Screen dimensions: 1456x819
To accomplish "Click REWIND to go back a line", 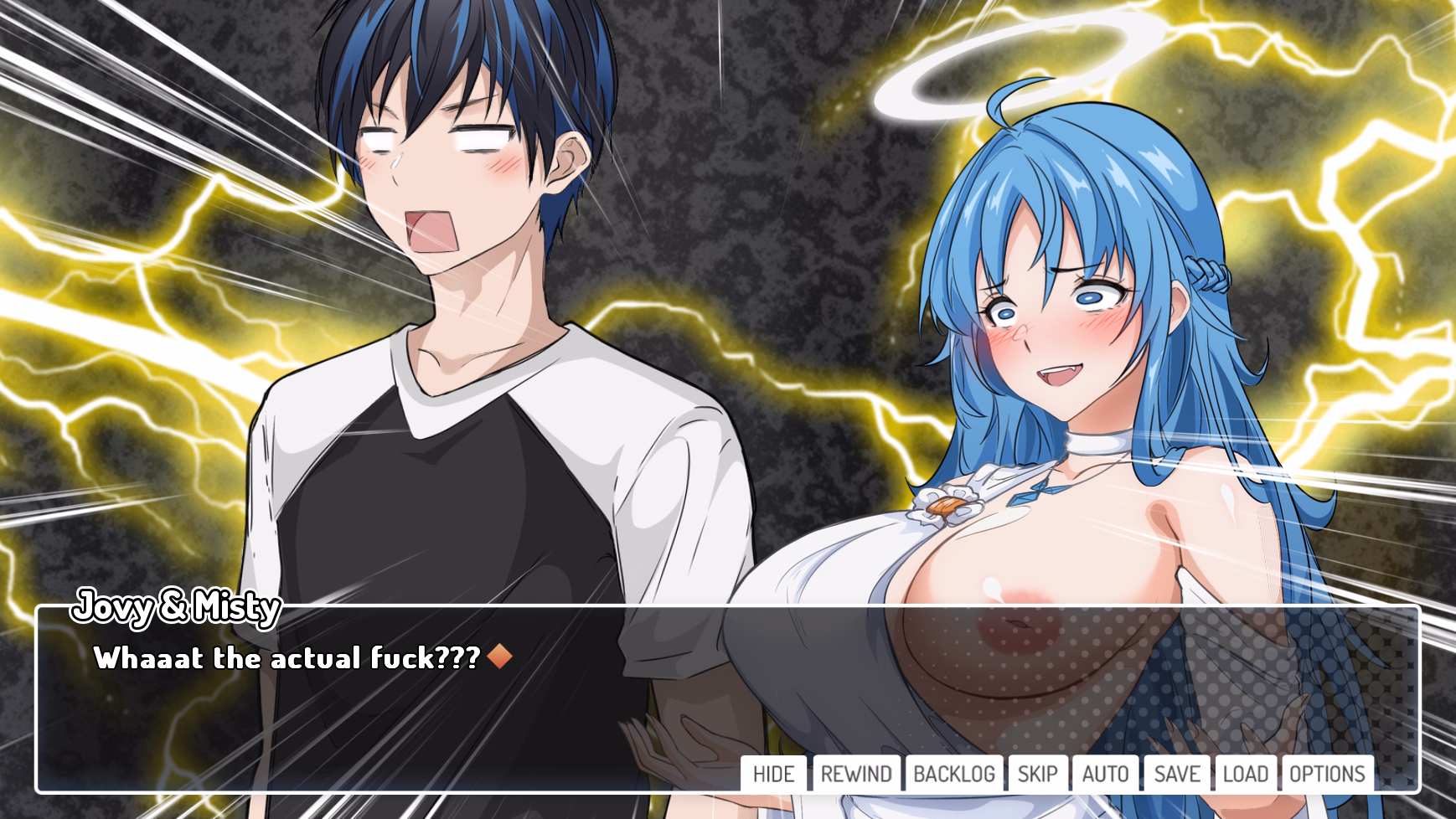I will [855, 774].
